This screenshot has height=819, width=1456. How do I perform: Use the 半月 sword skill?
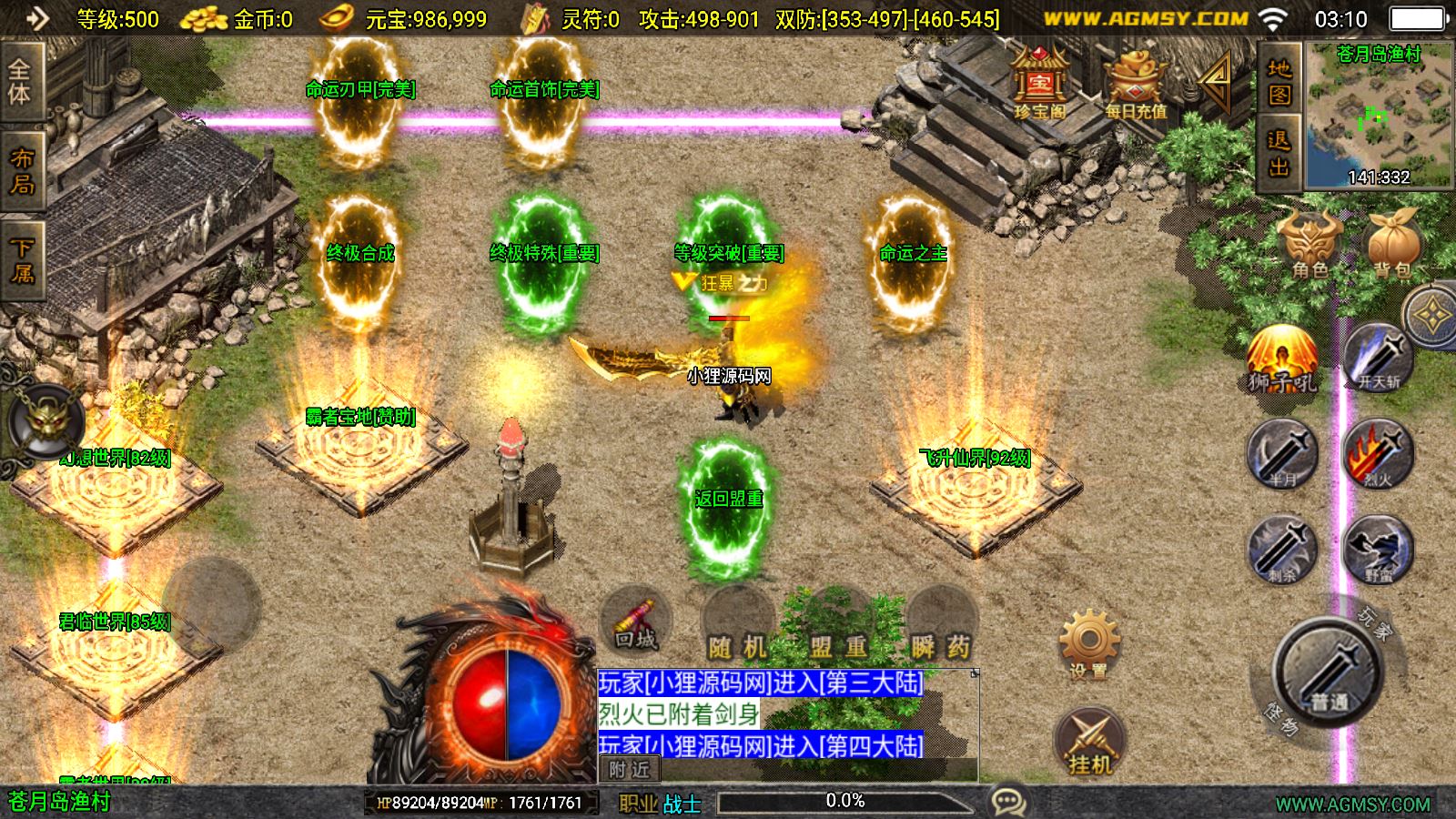point(1282,454)
